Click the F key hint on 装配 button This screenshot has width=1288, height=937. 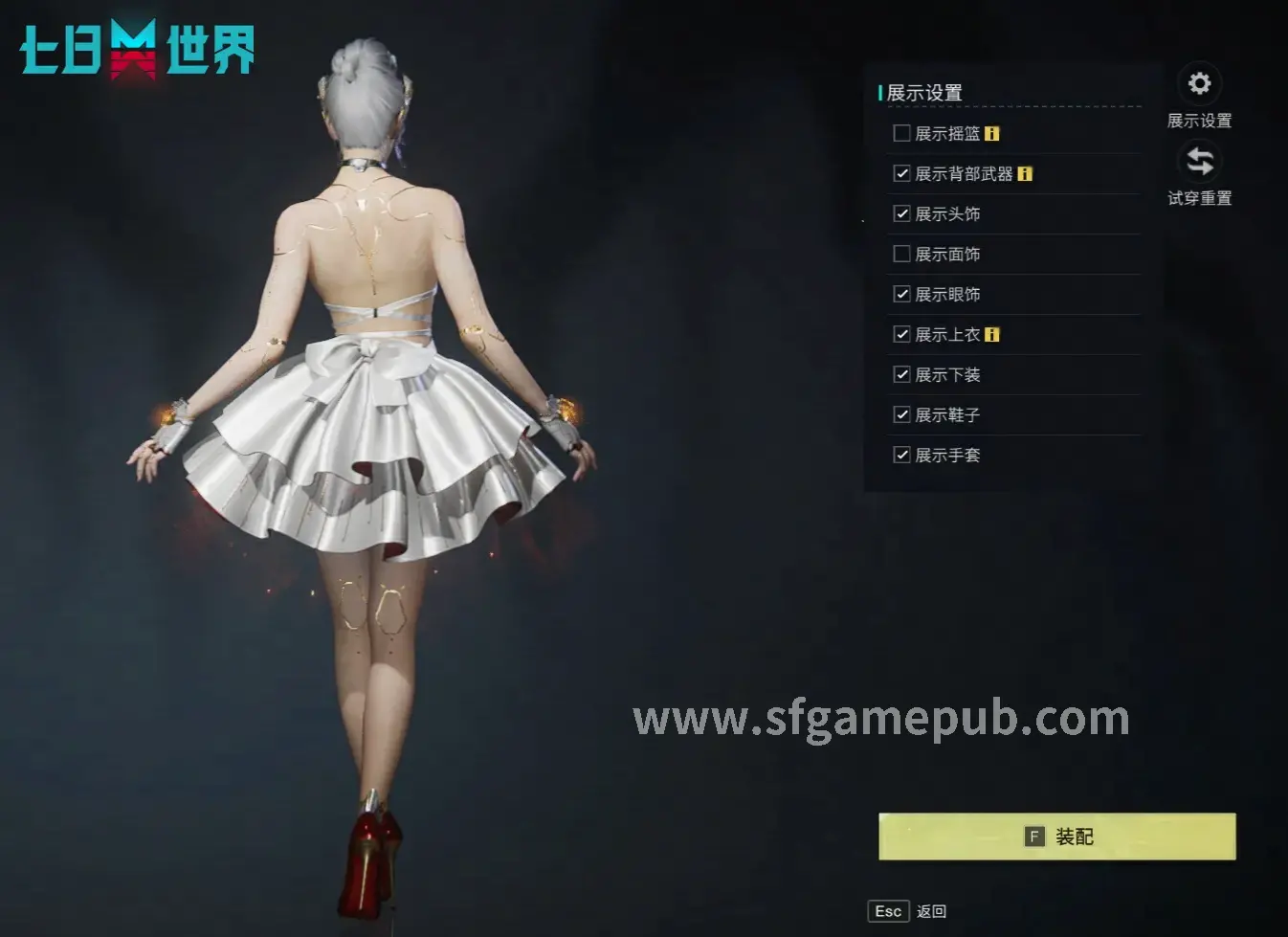(1034, 835)
